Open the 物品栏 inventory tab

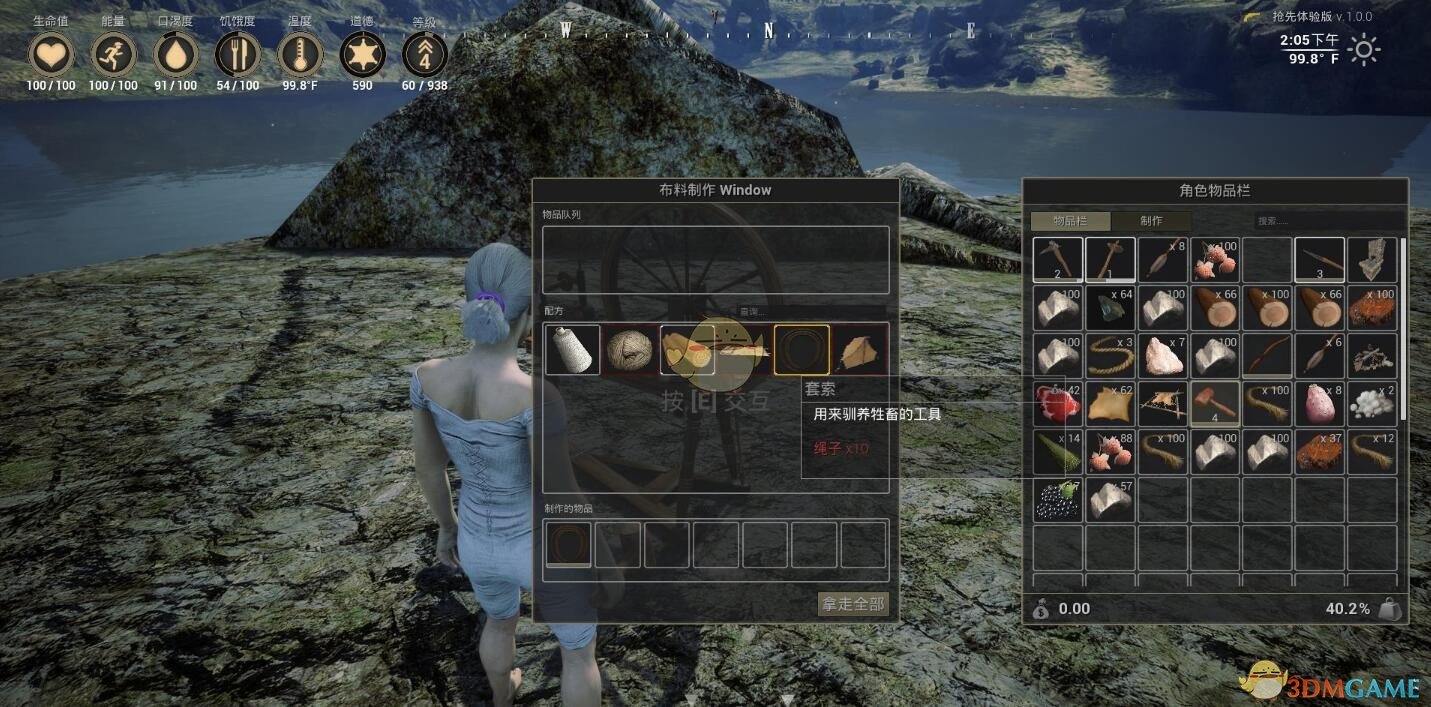pos(1070,221)
